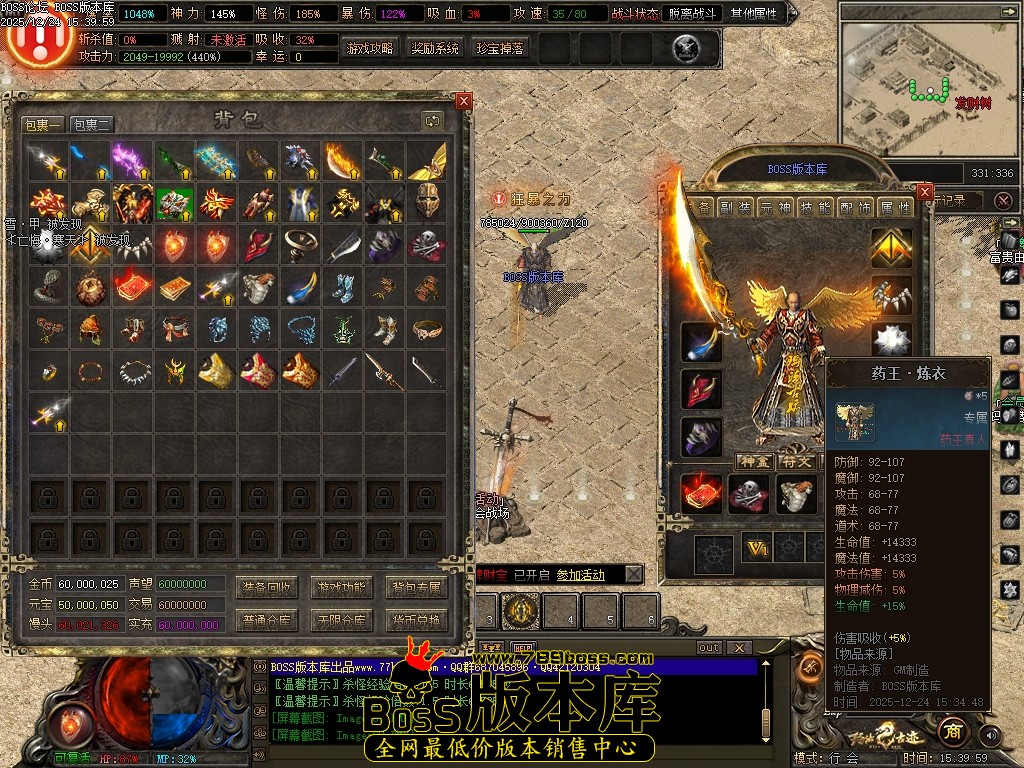Open the 游戏攻略 game guide
Viewport: 1024px width, 768px height.
tap(370, 48)
